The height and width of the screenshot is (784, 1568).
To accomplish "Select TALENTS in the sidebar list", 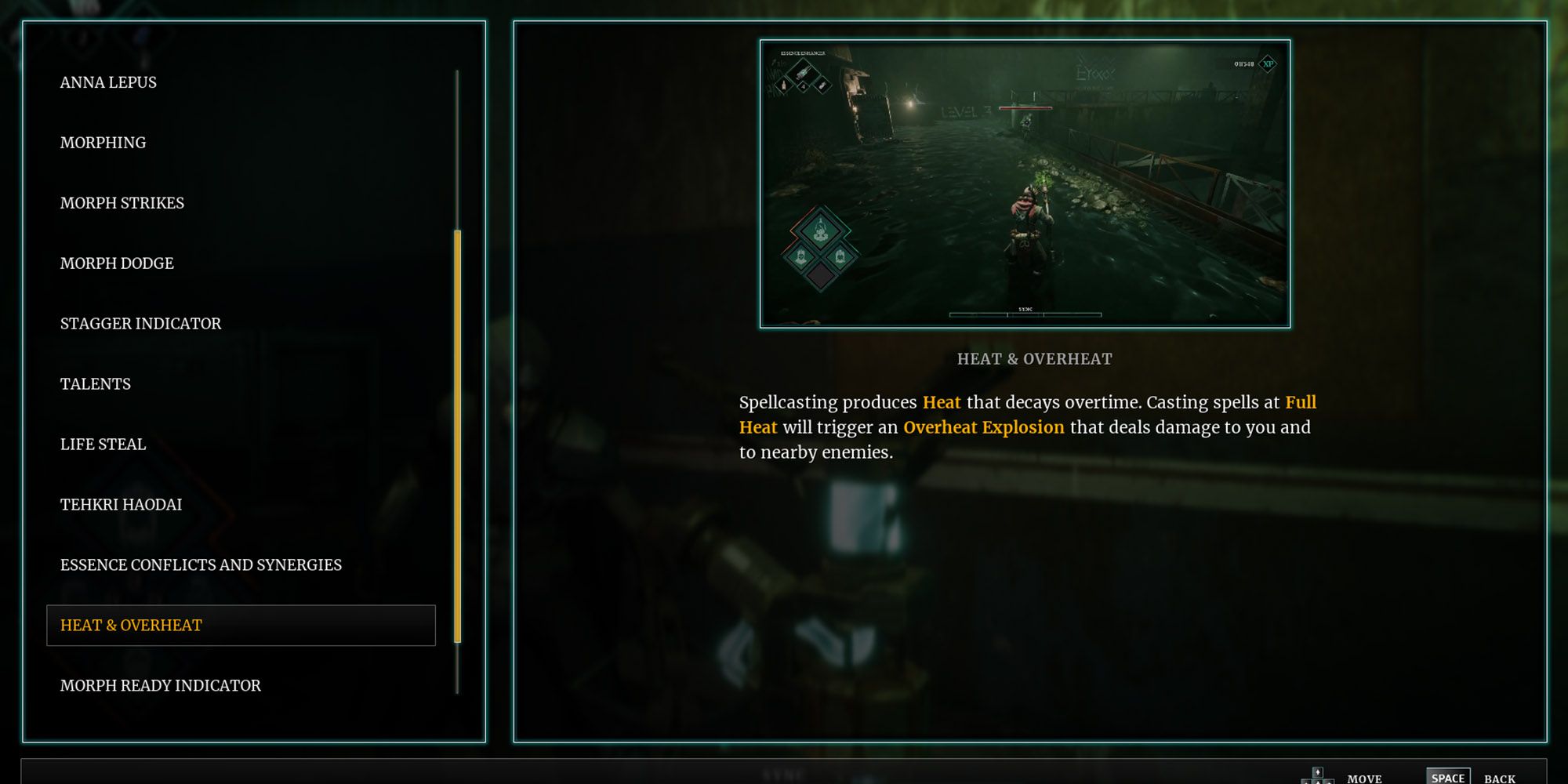I will point(95,383).
